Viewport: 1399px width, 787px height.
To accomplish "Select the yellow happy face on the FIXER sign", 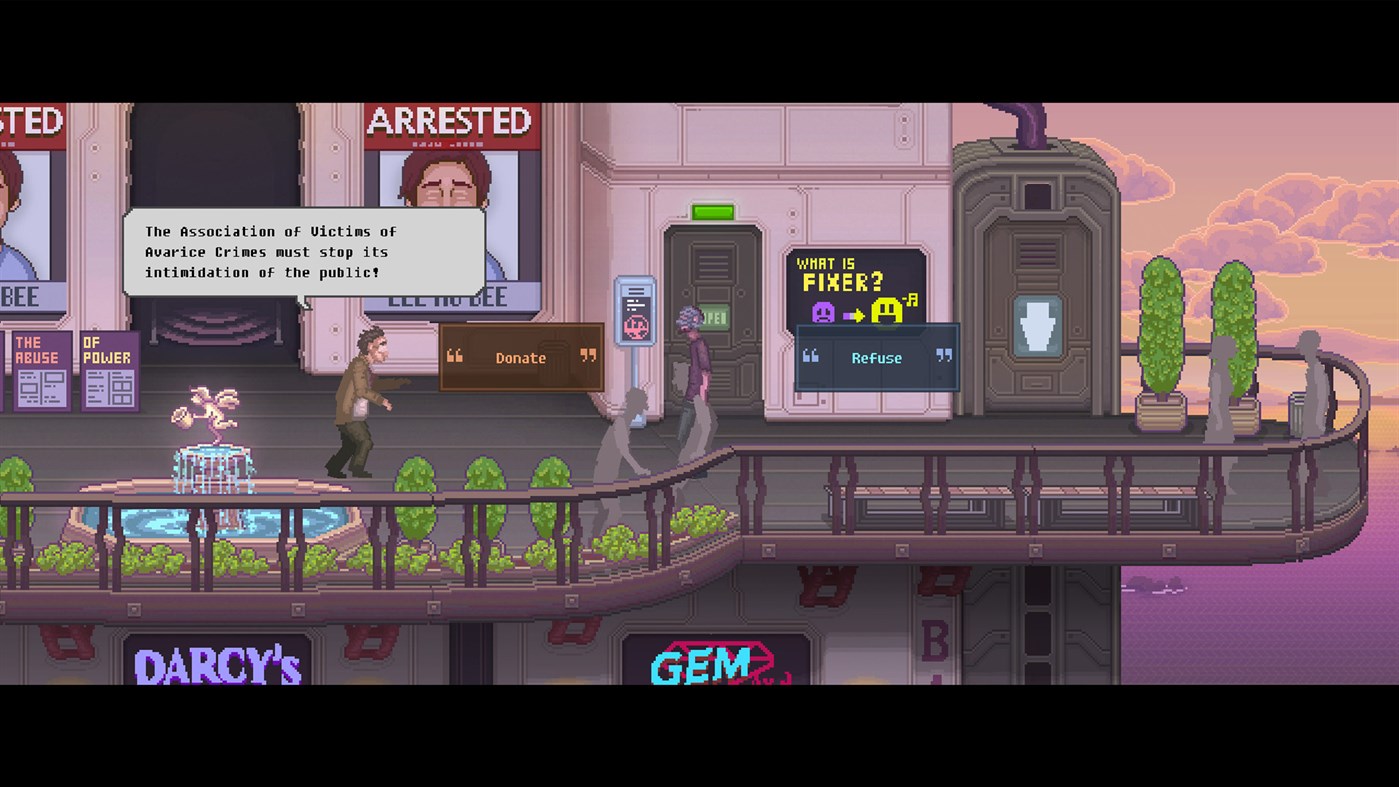I will click(x=886, y=310).
